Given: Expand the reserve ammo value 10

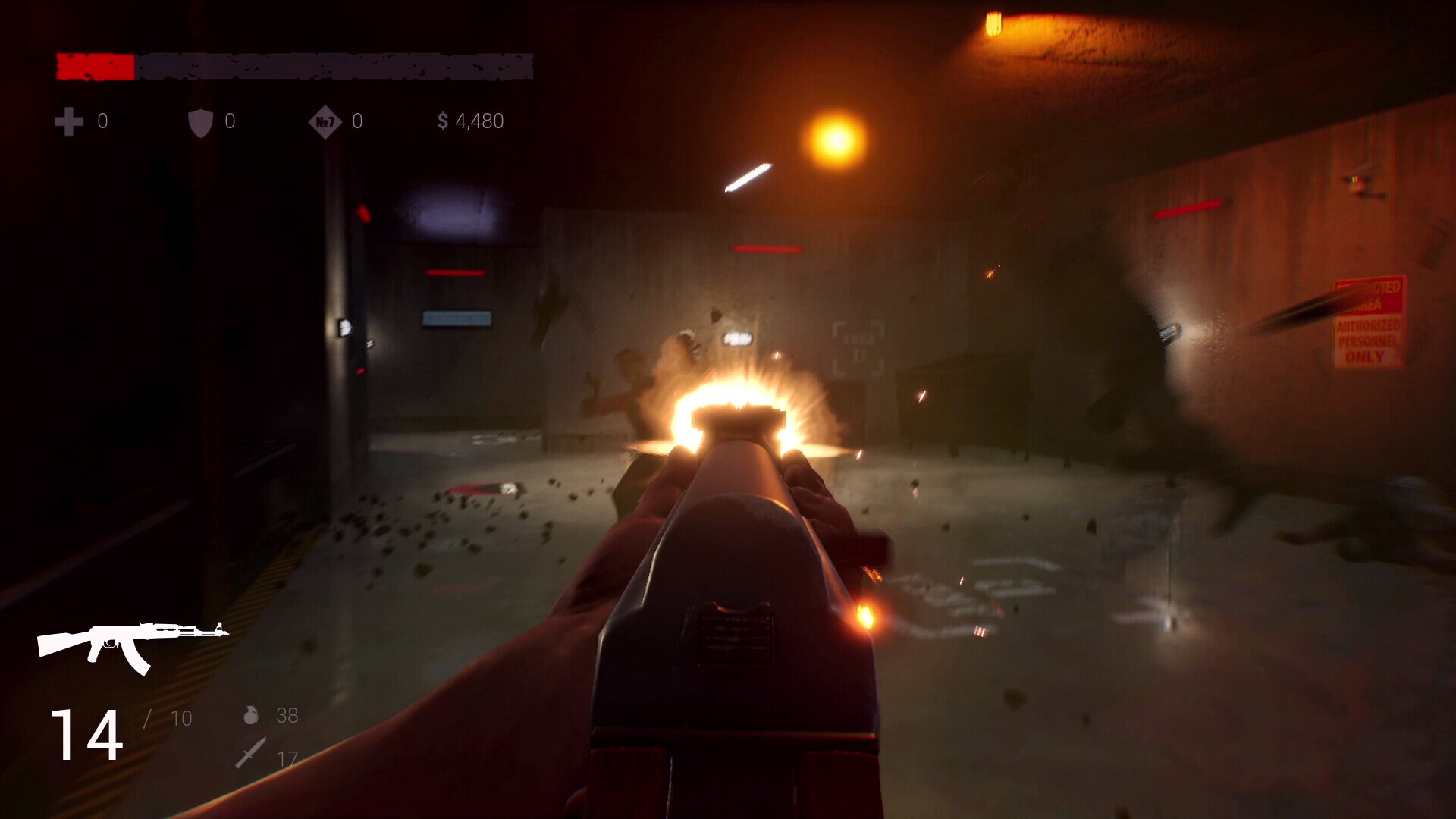Looking at the screenshot, I should tap(180, 716).
